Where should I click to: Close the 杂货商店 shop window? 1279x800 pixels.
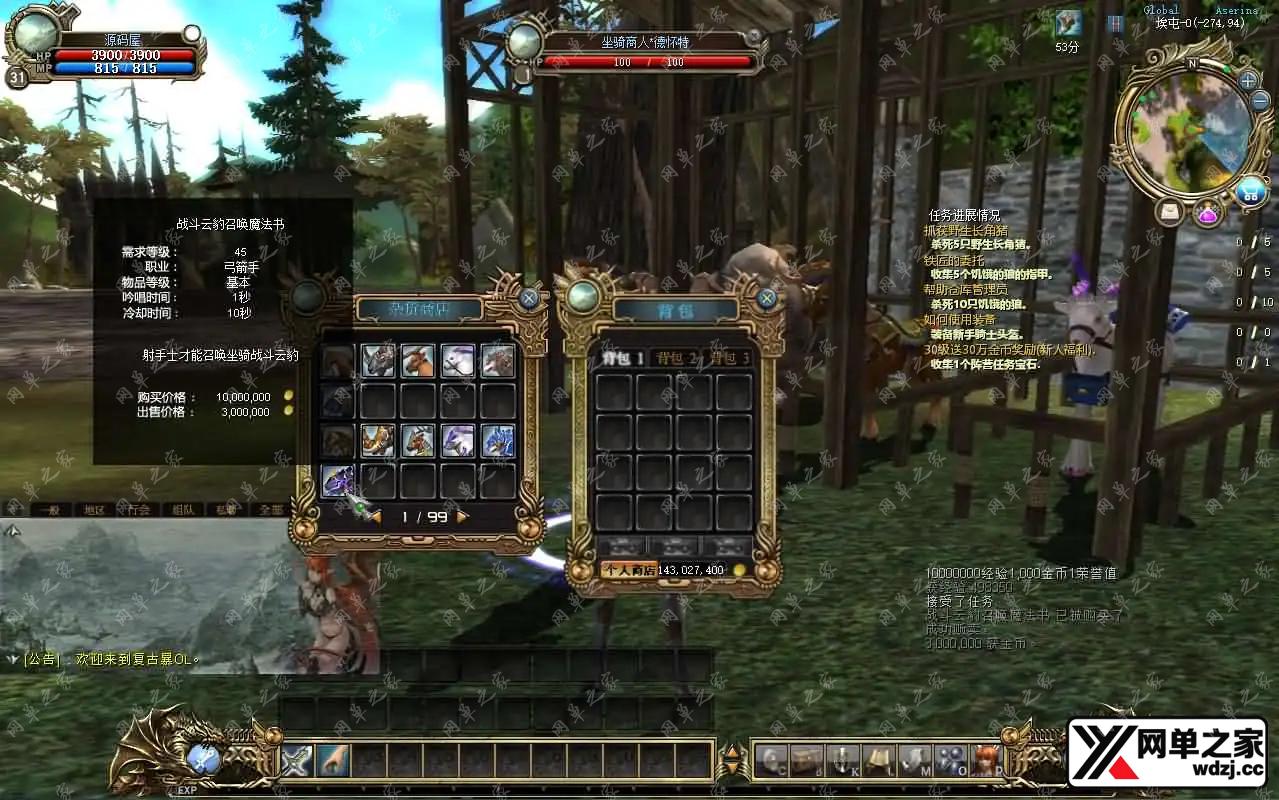pyautogui.click(x=529, y=298)
